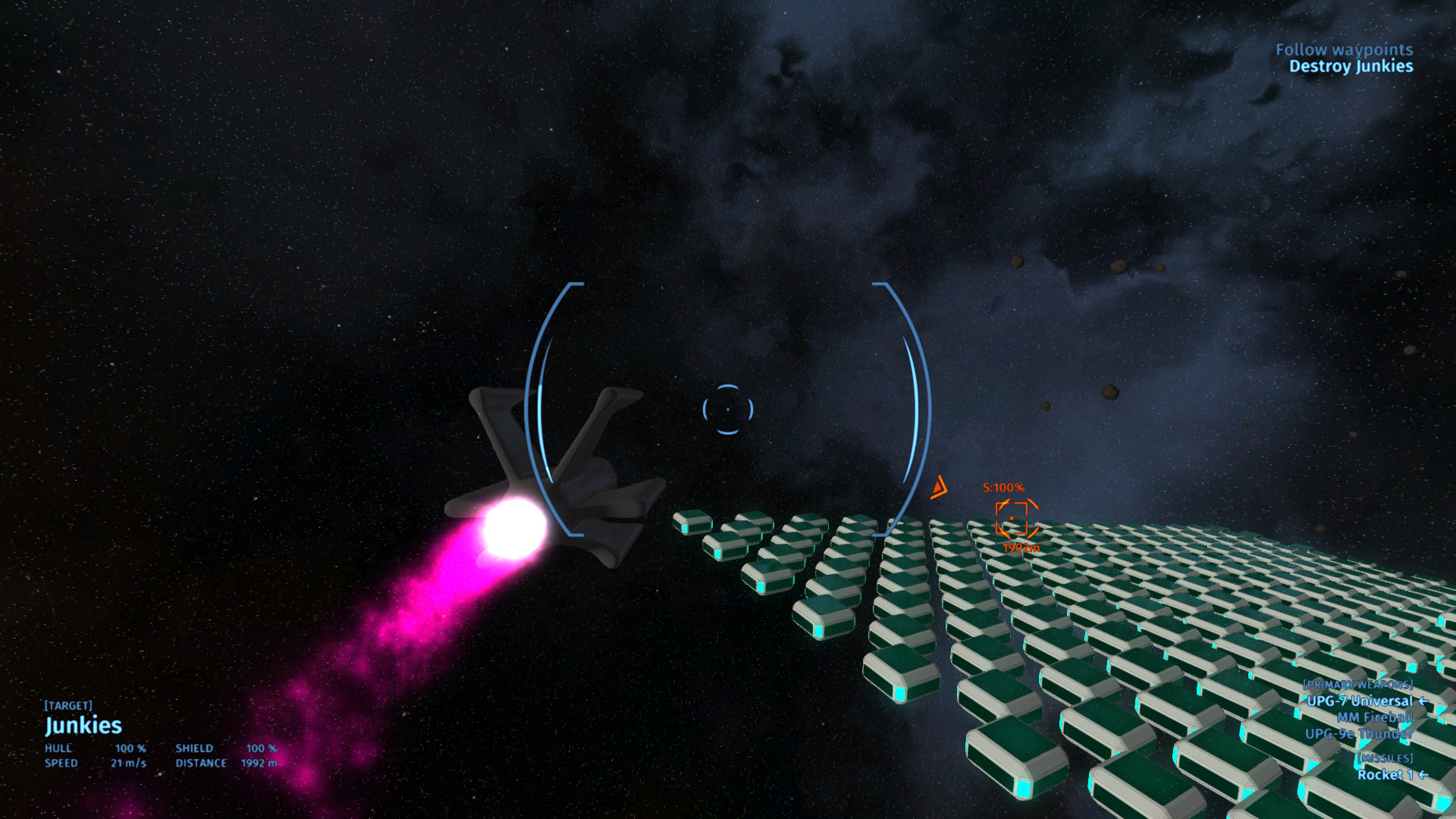Select the Destroy Junkies objective
Viewport: 1456px width, 819px height.
coord(1351,67)
